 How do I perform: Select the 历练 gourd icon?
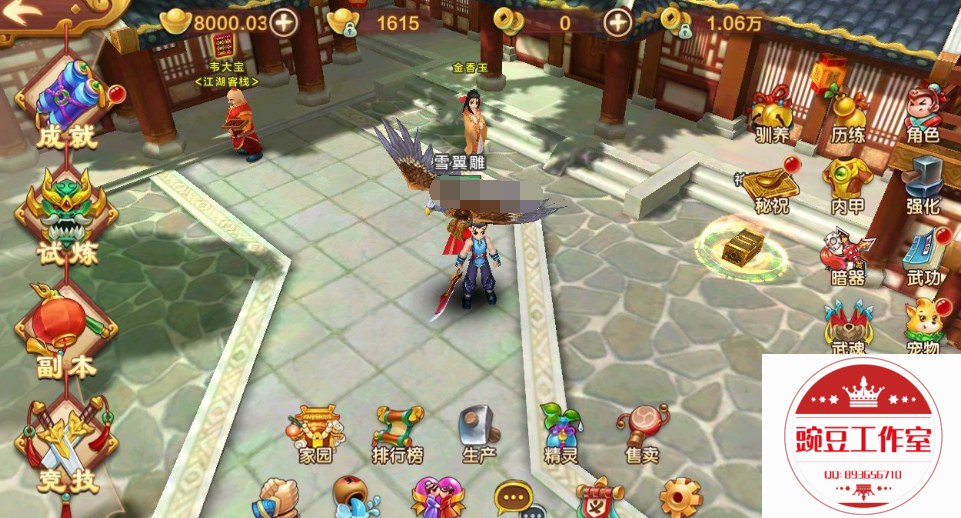[848, 113]
